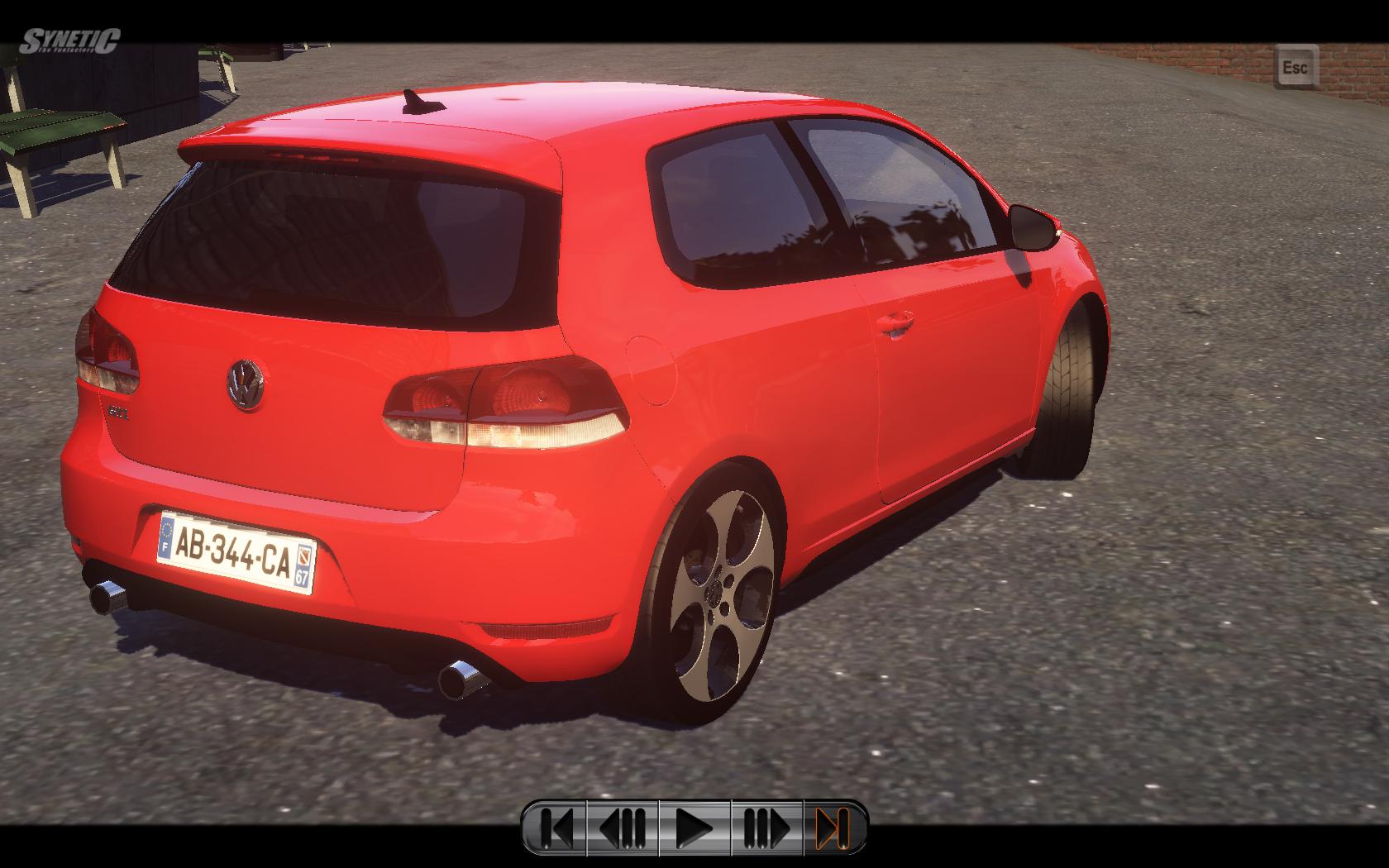Step the replay backward one frame
The height and width of the screenshot is (868, 1389).
pos(623,827)
